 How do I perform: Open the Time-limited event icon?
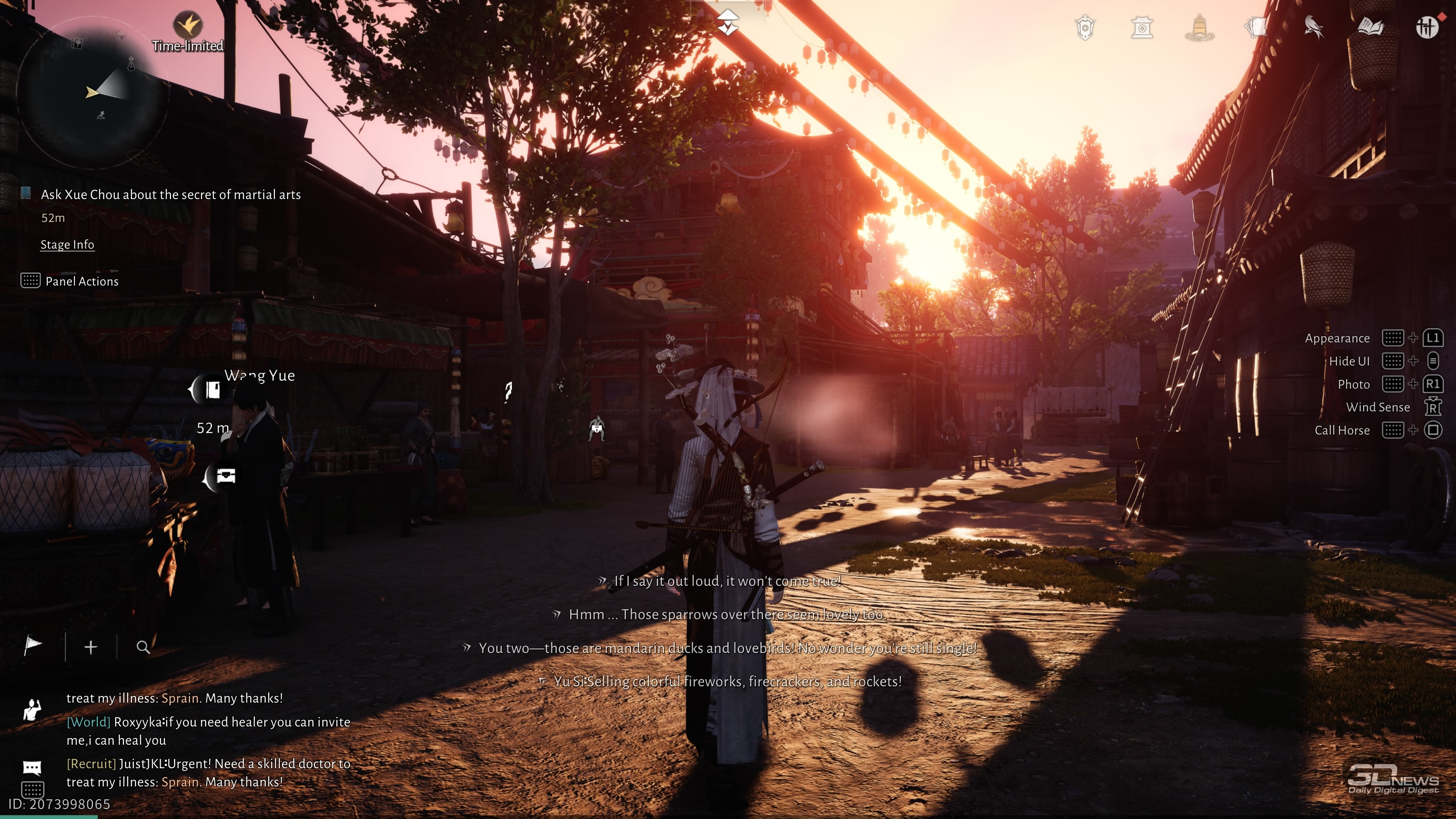pyautogui.click(x=188, y=25)
